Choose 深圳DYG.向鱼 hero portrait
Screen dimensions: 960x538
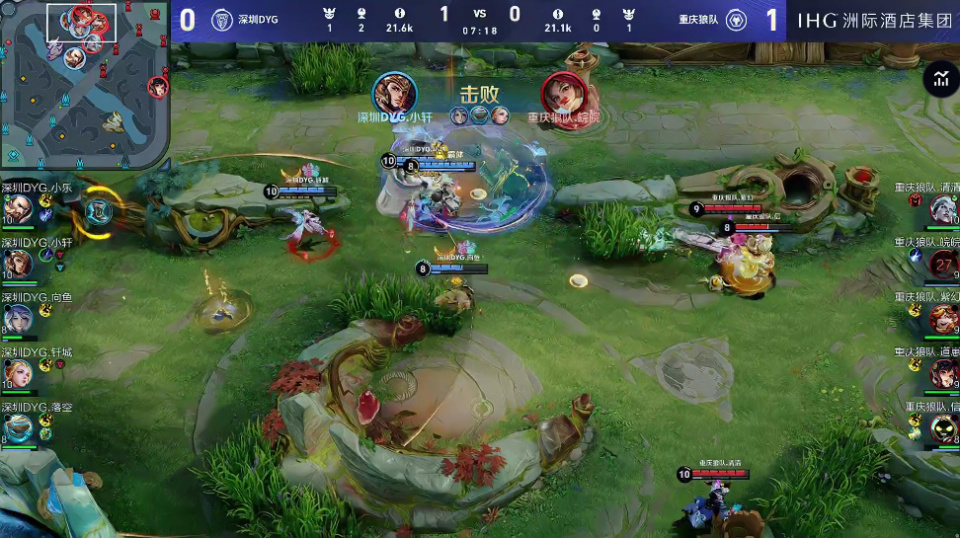[17, 319]
